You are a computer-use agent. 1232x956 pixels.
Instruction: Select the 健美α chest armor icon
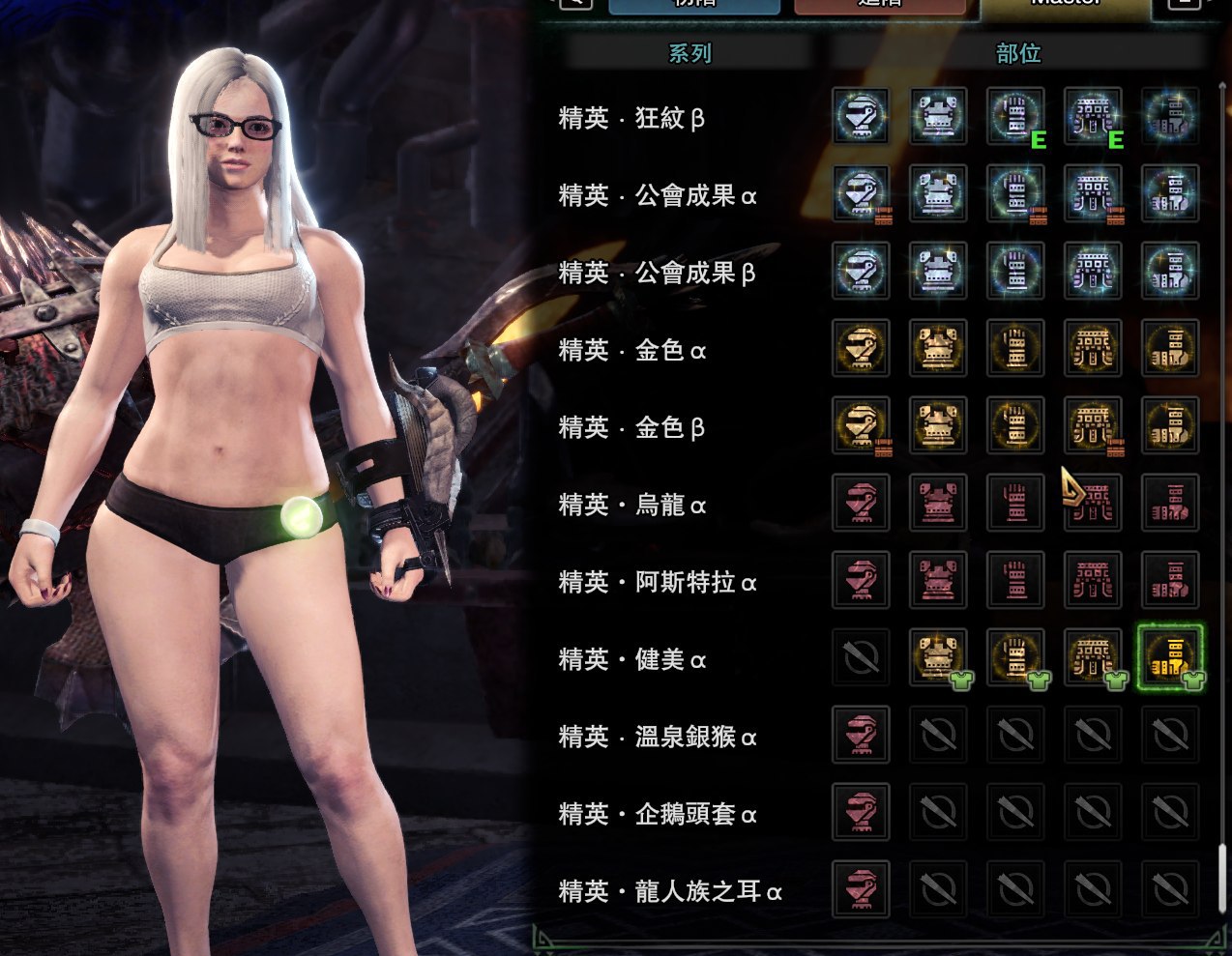938,657
